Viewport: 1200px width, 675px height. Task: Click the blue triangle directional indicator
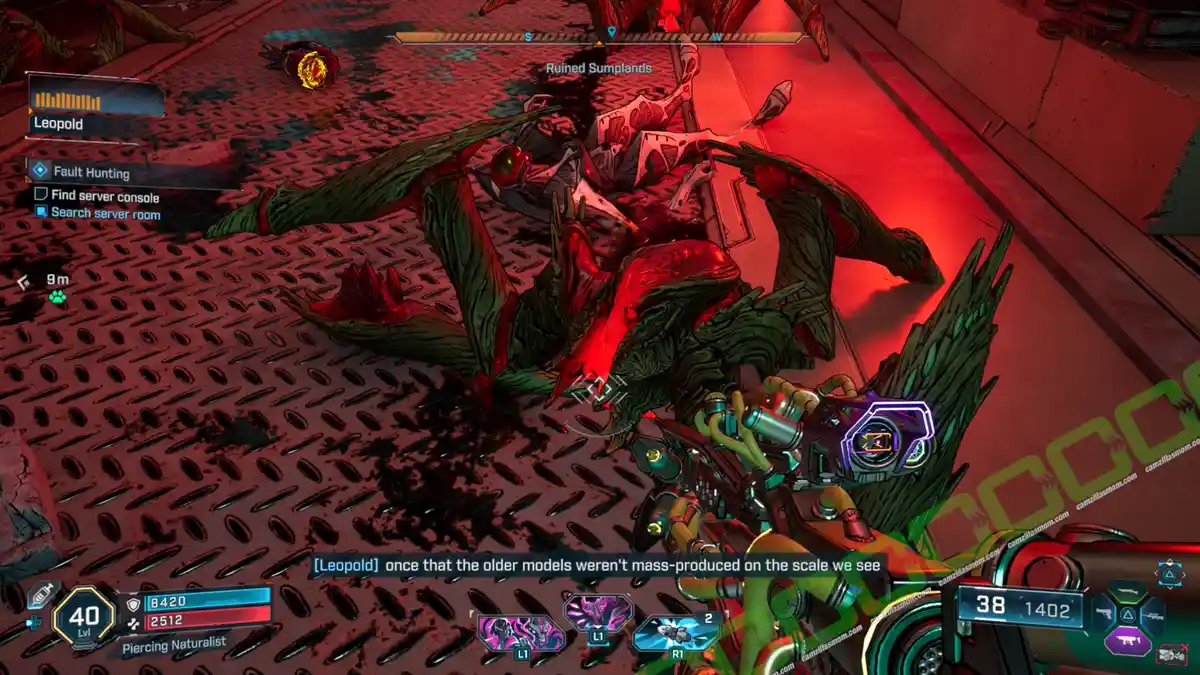point(1168,573)
